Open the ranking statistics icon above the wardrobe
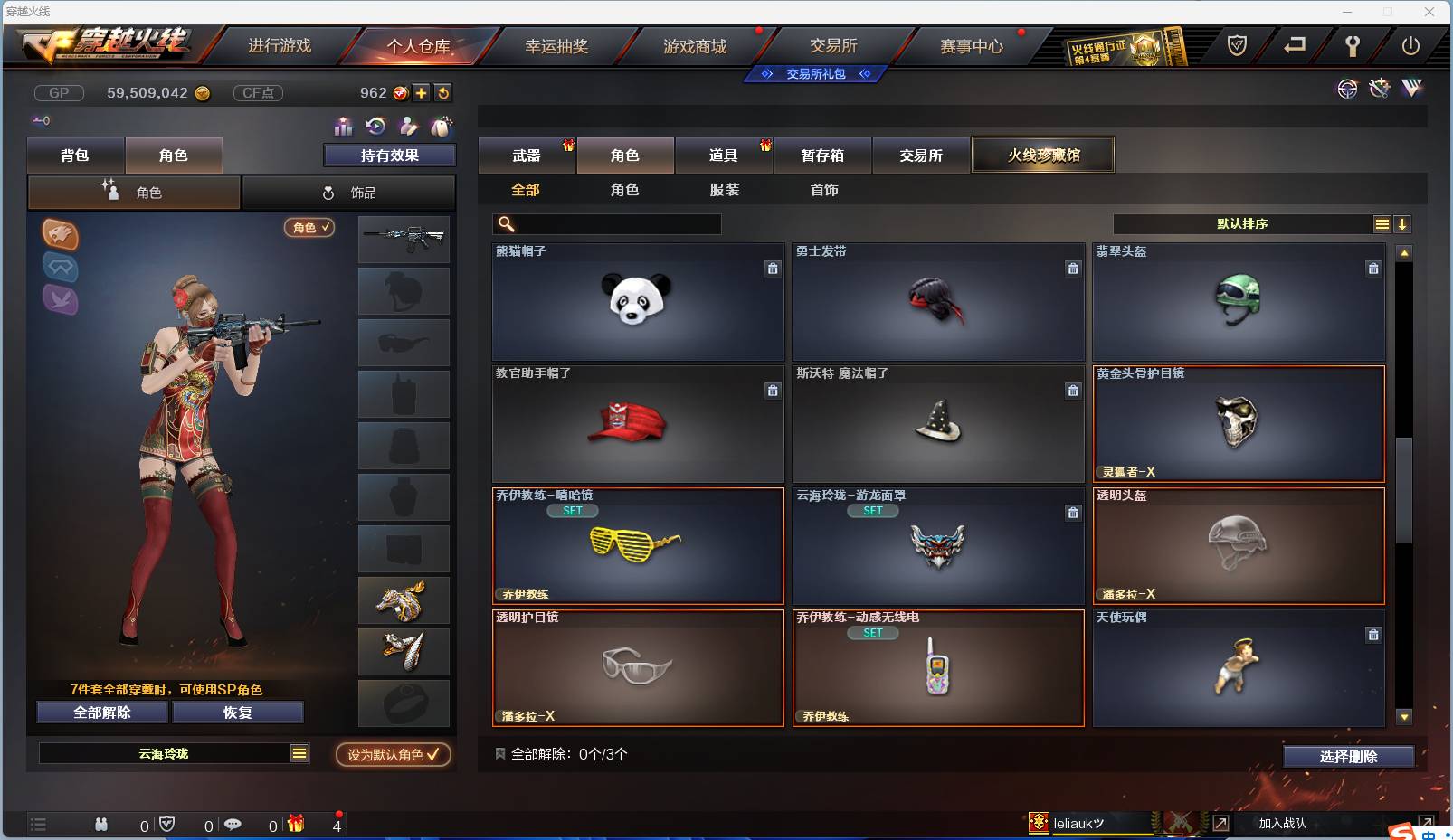This screenshot has height=840, width=1453. pos(344,127)
